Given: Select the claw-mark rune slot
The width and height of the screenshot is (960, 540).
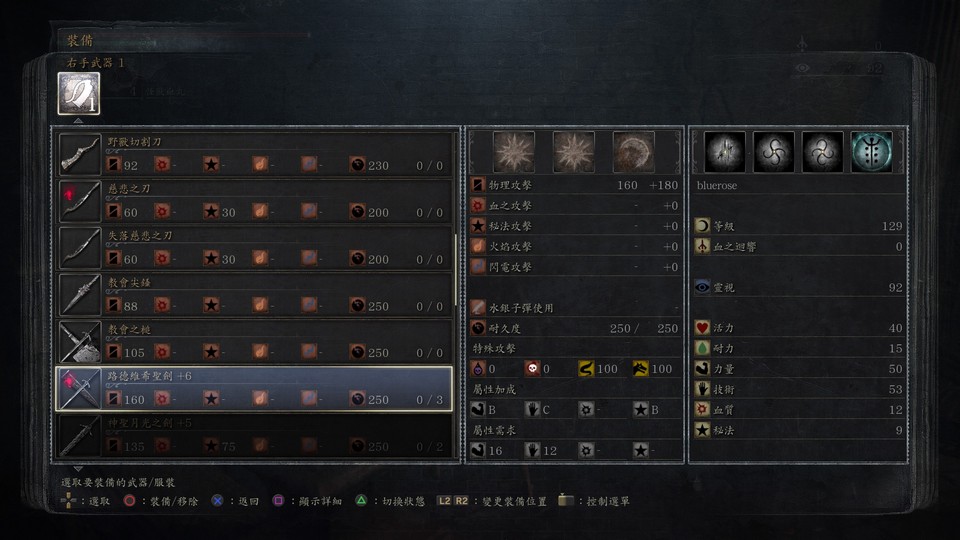Looking at the screenshot, I should click(x=725, y=152).
